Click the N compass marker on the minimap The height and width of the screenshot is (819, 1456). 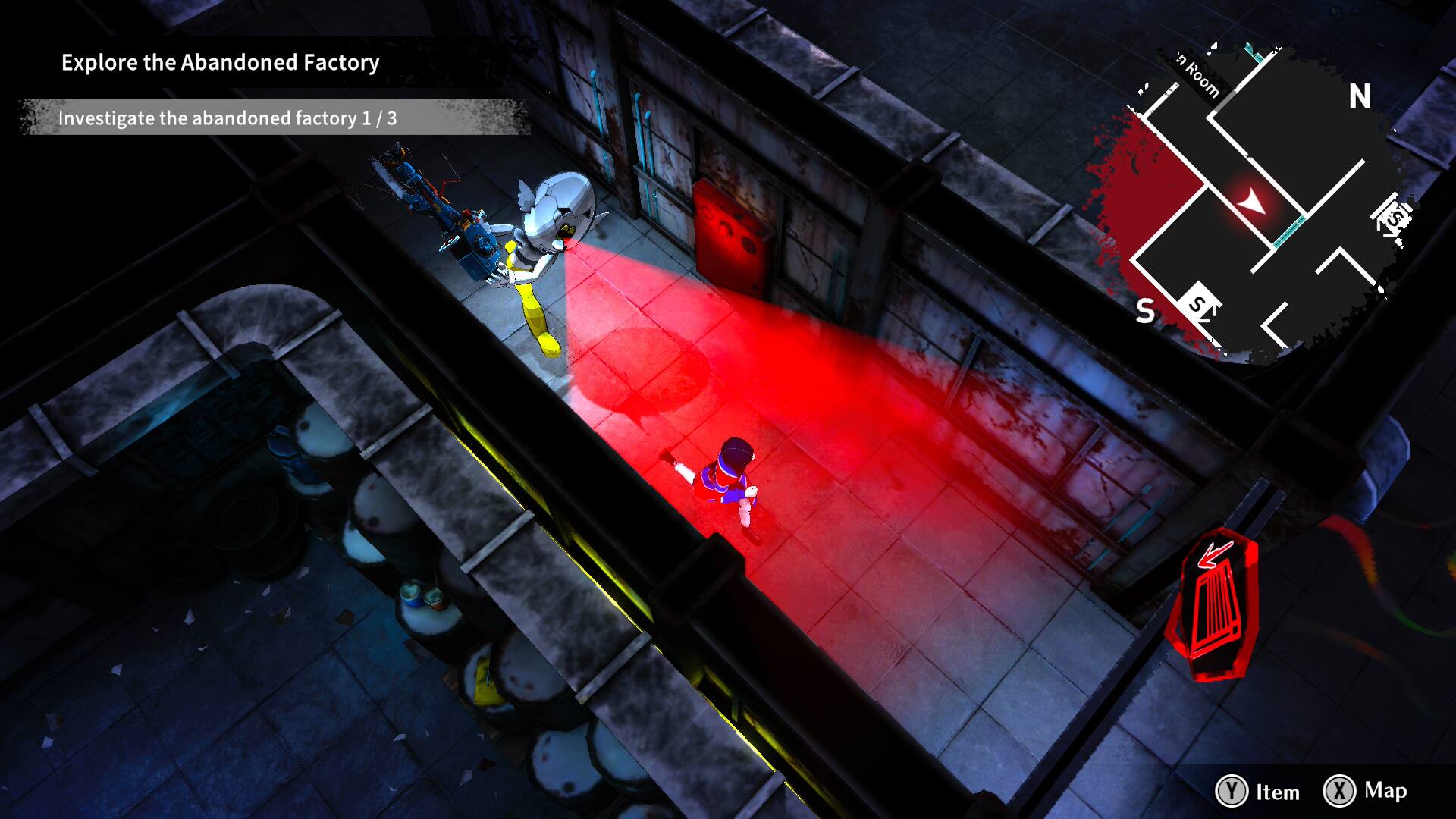point(1361,97)
